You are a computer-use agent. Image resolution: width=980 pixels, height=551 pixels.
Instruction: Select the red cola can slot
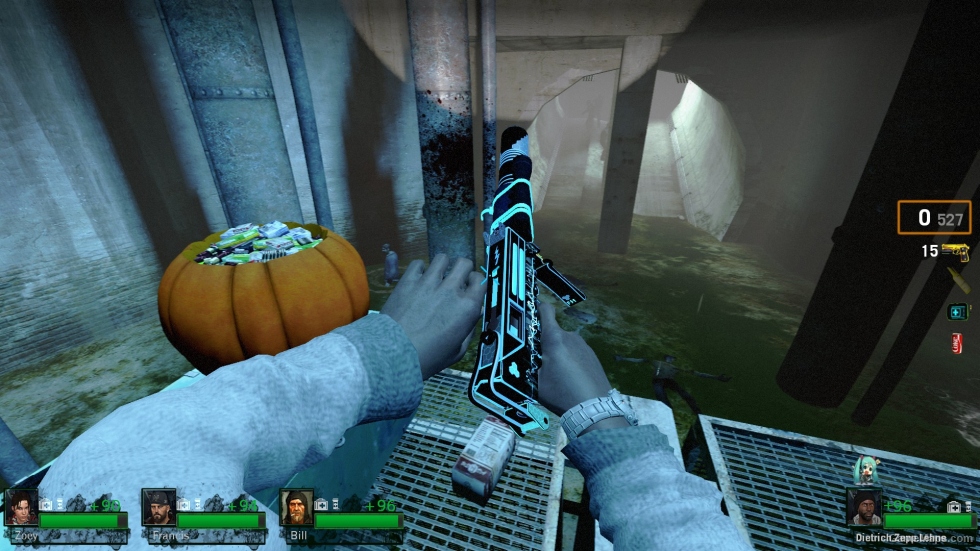coord(956,342)
